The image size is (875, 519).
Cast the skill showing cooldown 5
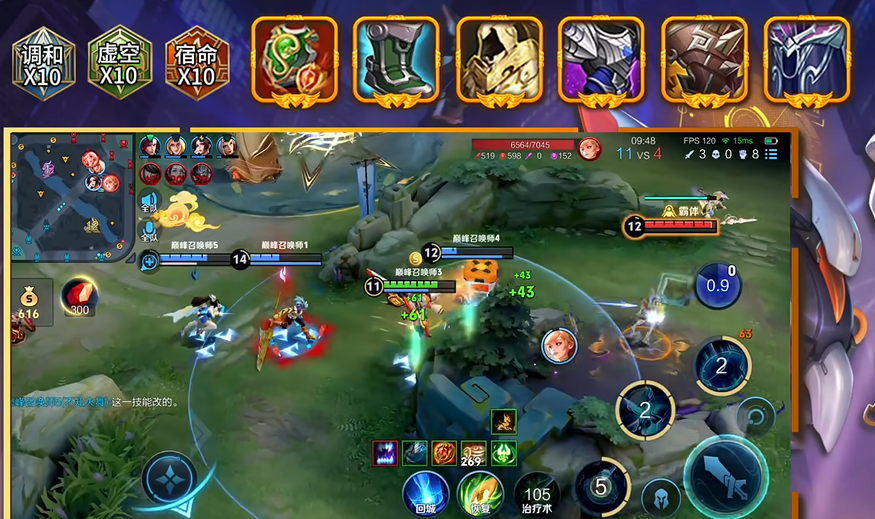point(601,486)
